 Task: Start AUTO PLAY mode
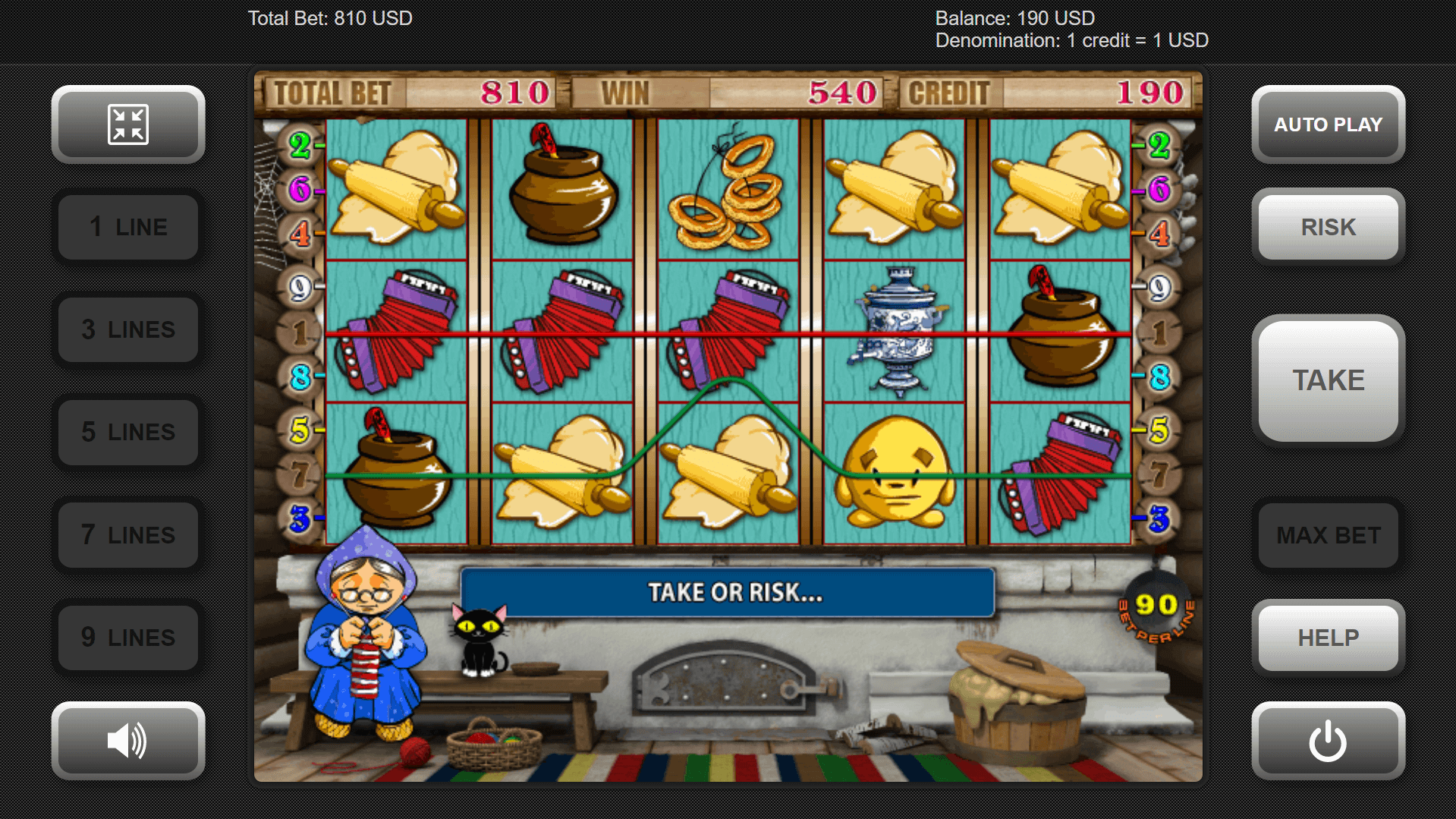pos(1328,124)
